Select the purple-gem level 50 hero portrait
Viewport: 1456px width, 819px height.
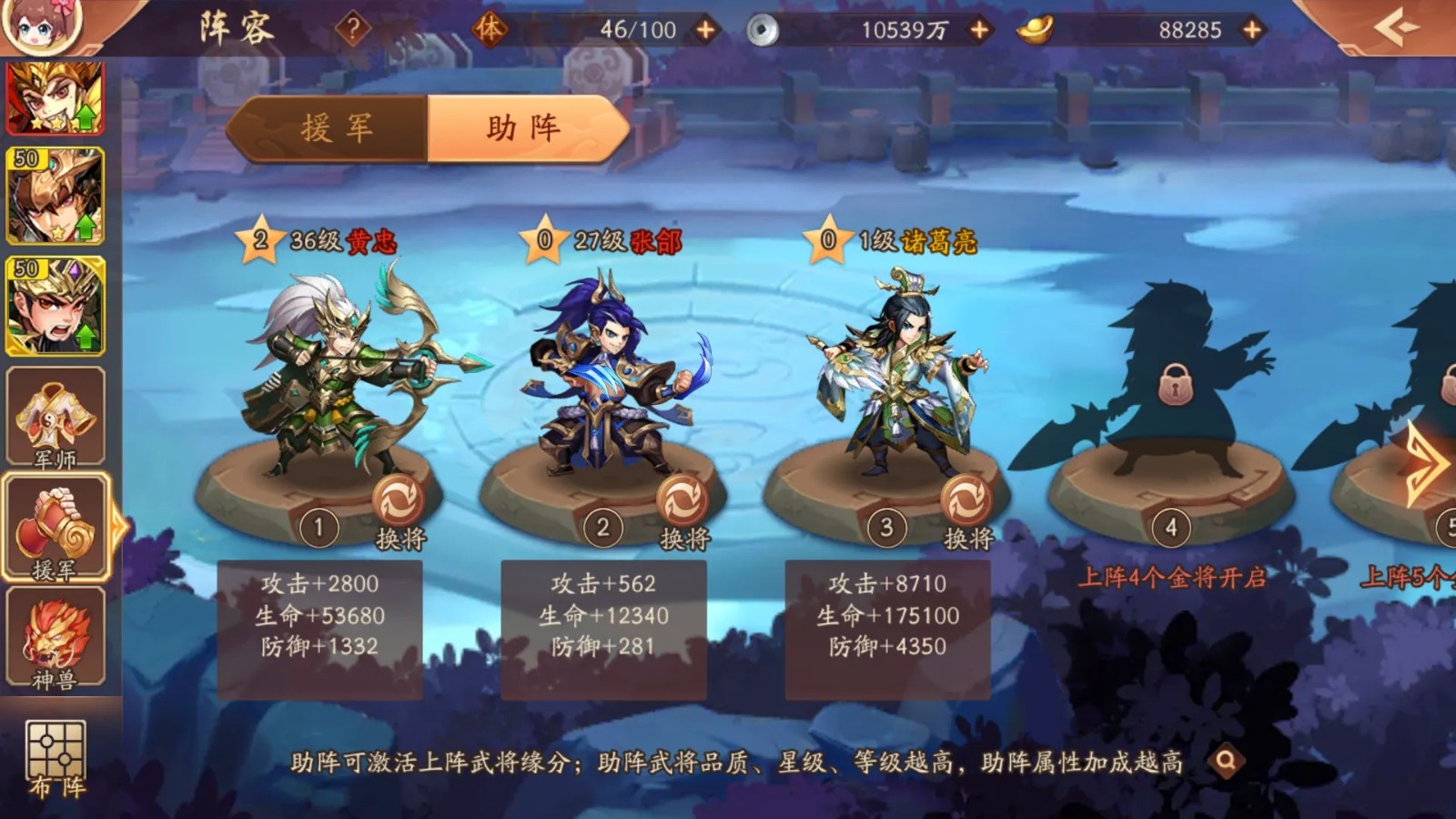[x=56, y=306]
